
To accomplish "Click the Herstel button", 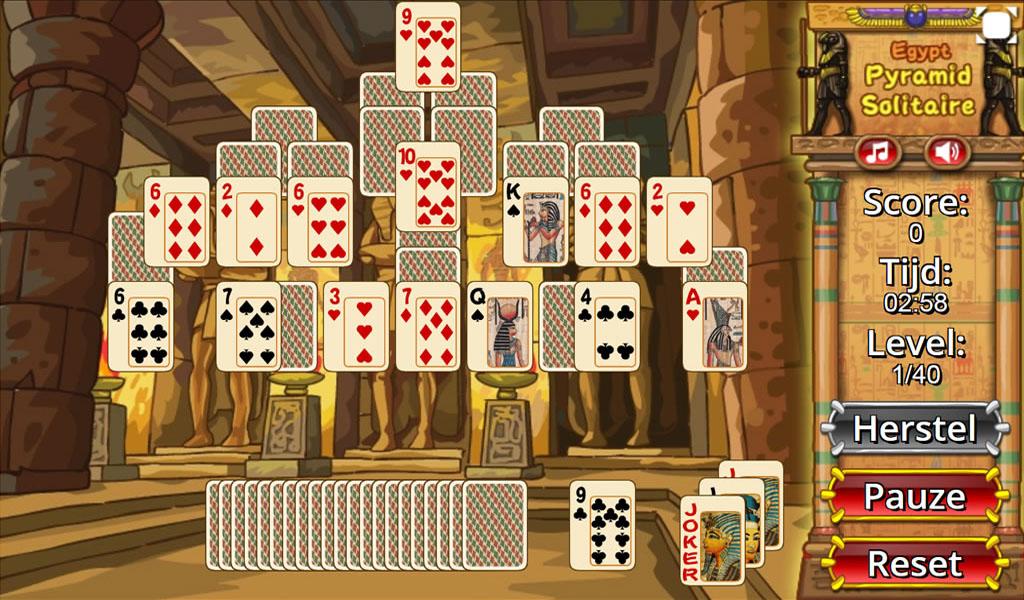I will [913, 429].
